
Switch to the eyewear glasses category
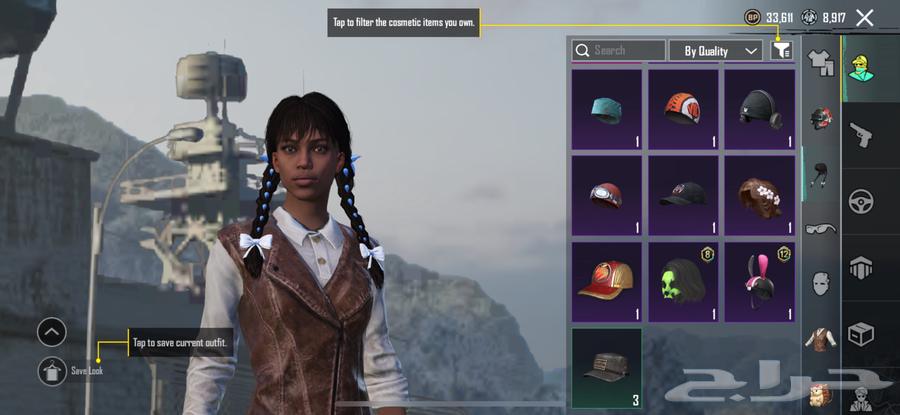(822, 229)
